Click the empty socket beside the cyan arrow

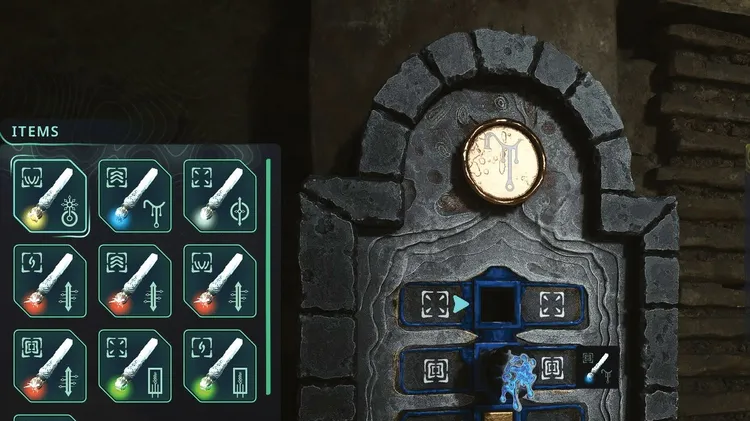click(495, 303)
